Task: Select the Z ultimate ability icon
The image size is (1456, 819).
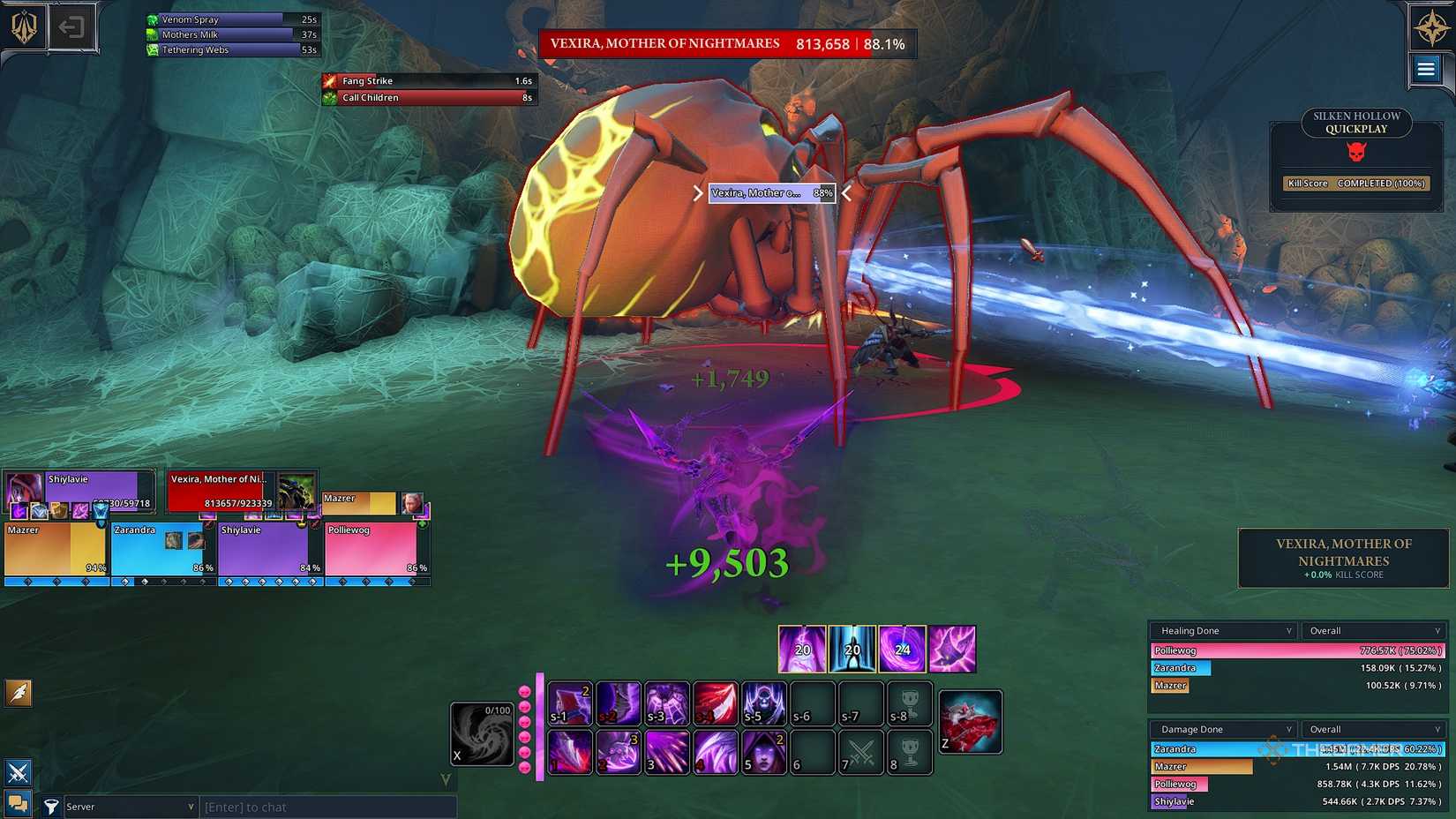Action: tap(971, 721)
